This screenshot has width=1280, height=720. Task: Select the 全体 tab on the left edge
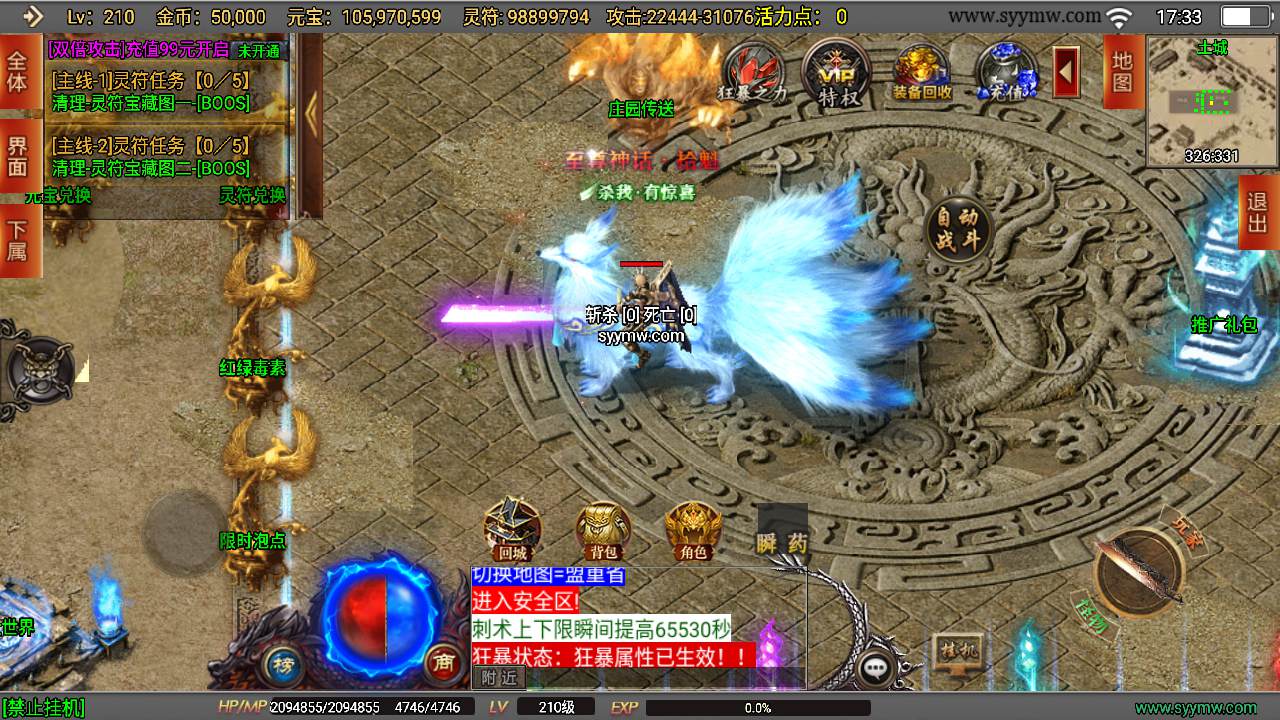[18, 72]
